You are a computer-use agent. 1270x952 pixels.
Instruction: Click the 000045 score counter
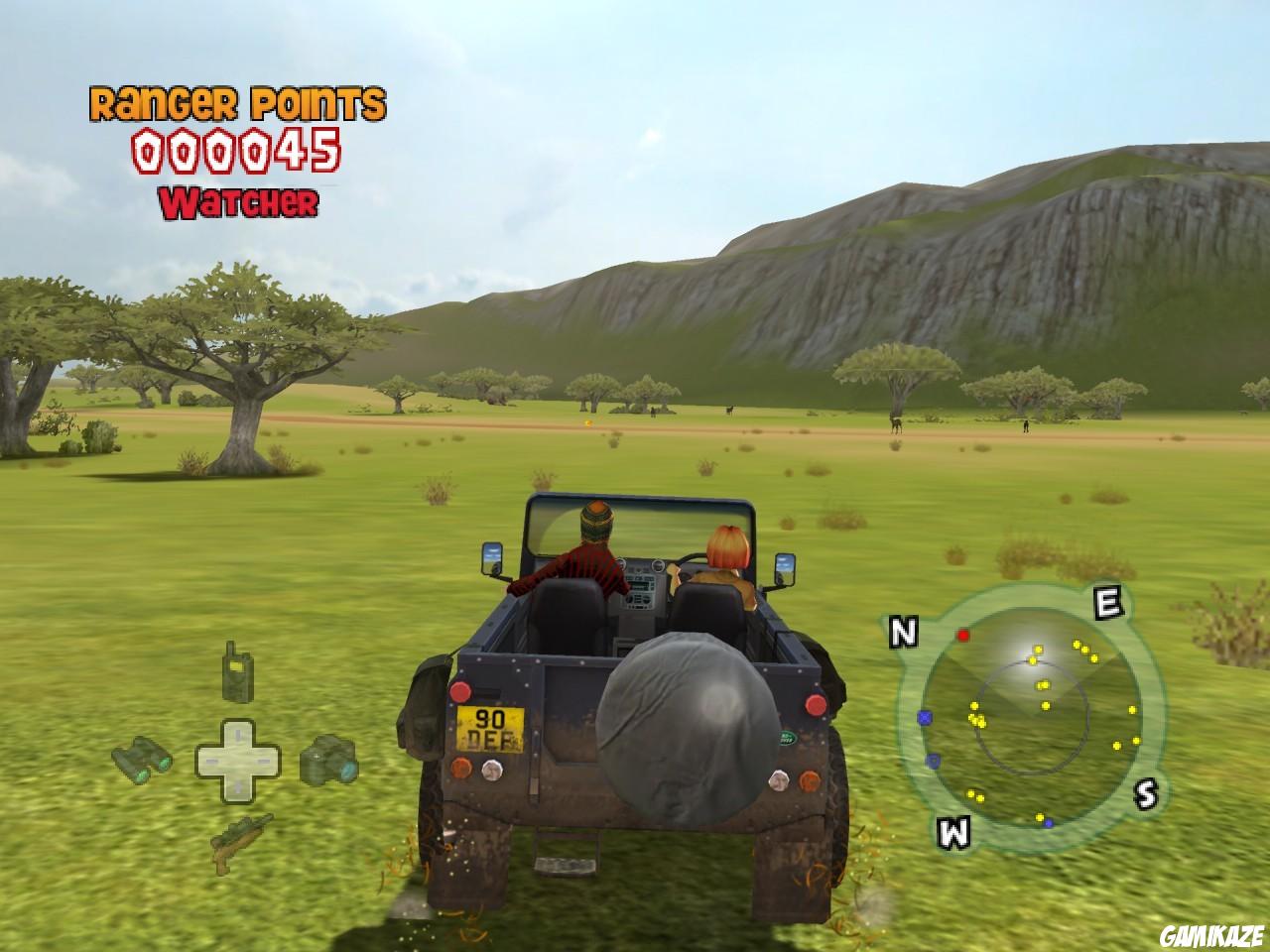(237, 150)
